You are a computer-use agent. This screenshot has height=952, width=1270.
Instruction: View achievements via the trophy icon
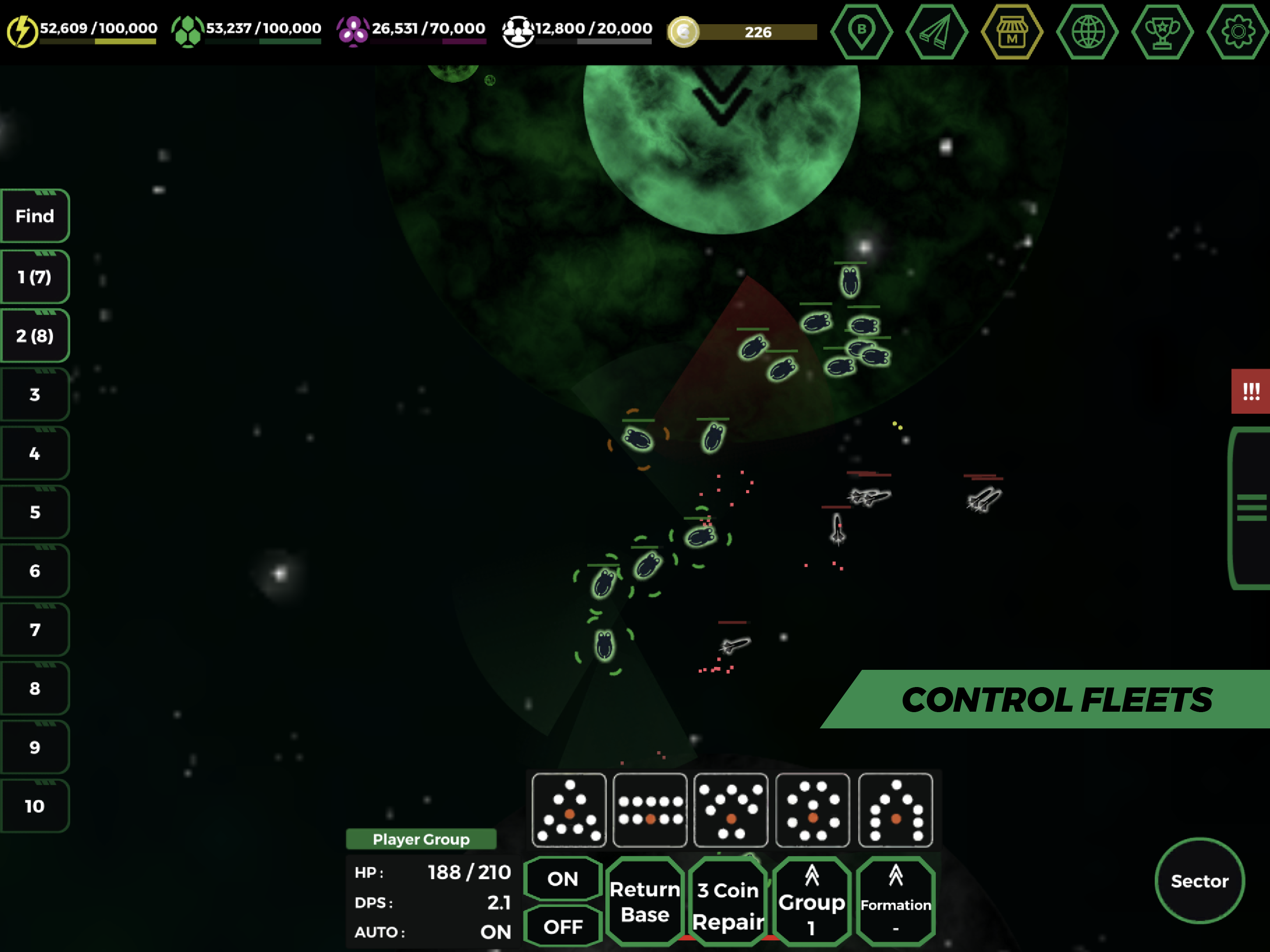(1163, 33)
